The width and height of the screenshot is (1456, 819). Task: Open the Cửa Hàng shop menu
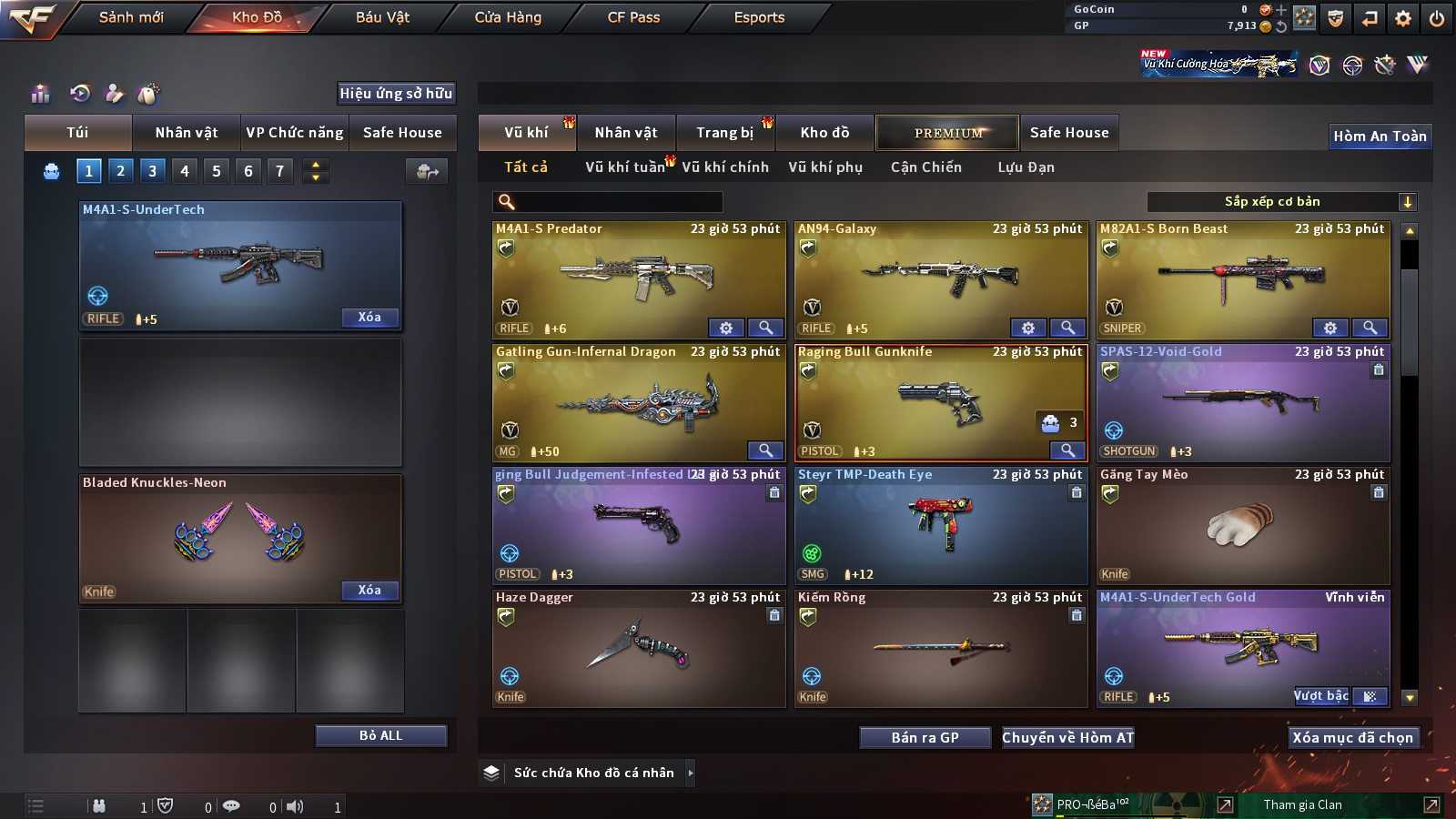508,17
